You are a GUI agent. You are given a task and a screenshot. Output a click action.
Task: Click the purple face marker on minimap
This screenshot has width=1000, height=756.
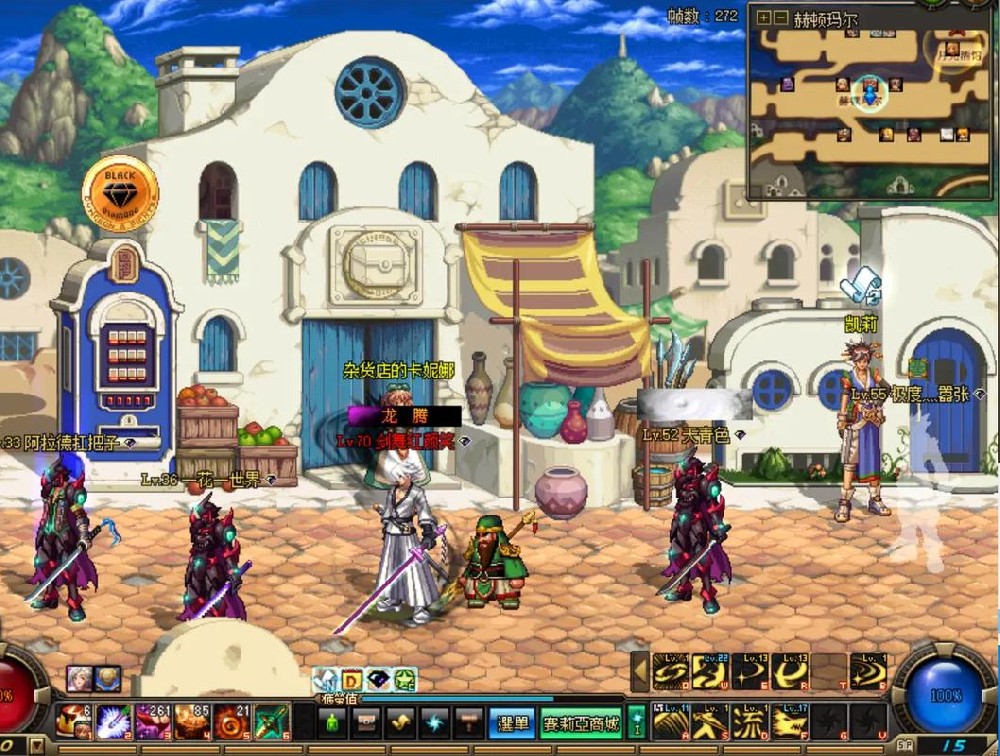[x=788, y=84]
